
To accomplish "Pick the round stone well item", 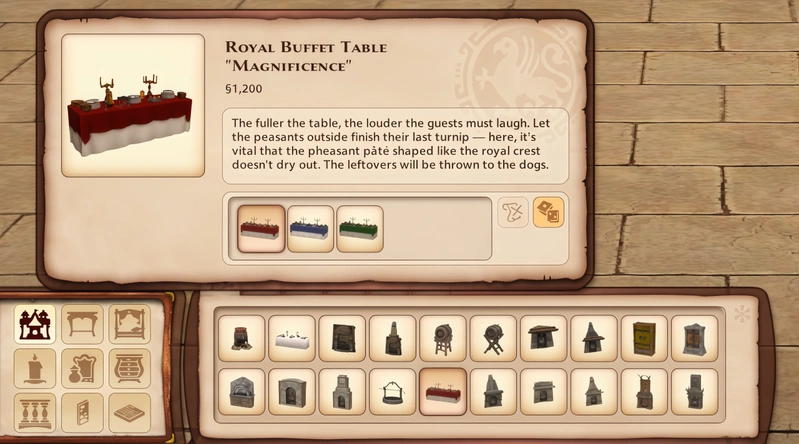I will pos(392,392).
